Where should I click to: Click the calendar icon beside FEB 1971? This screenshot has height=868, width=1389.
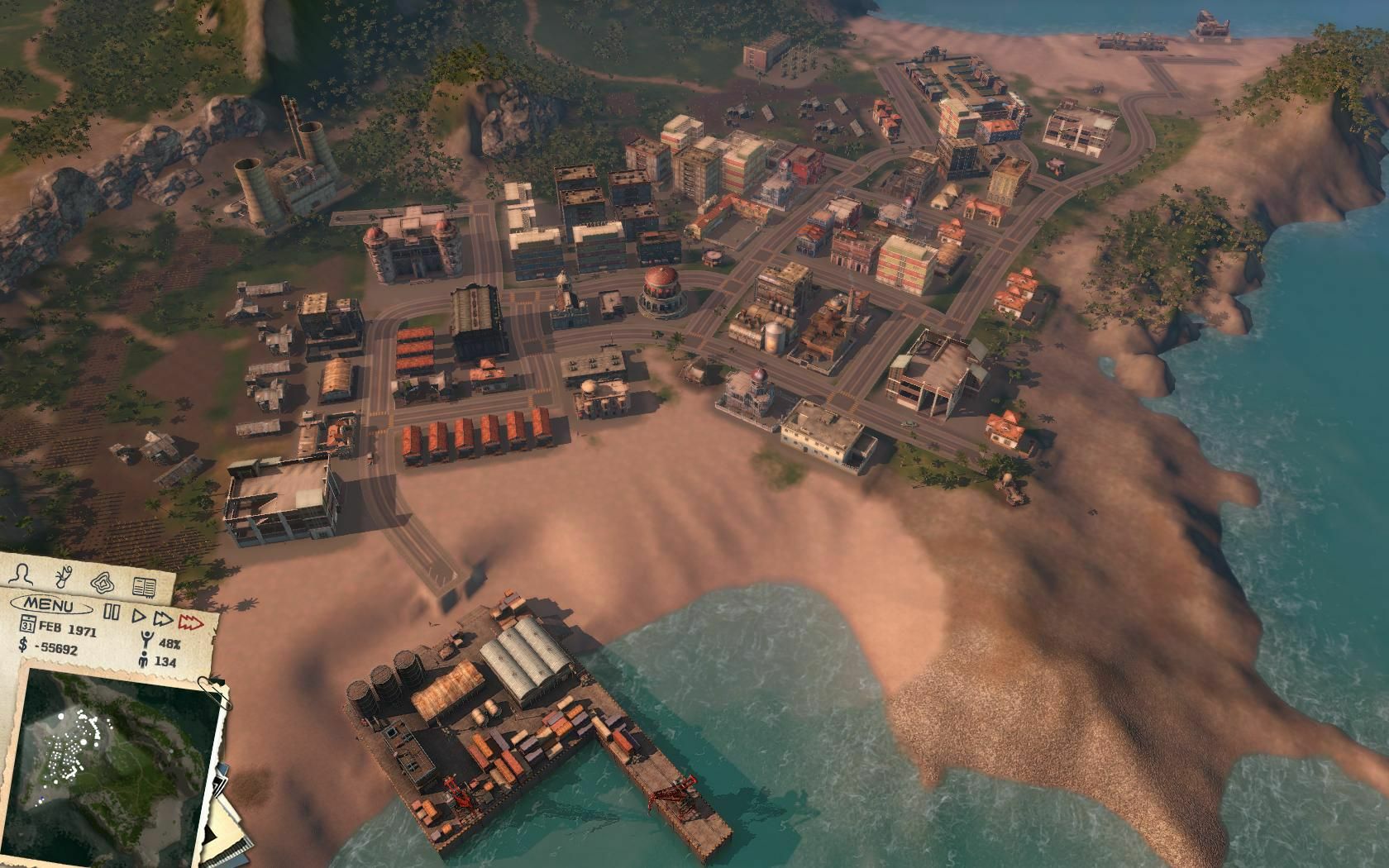[x=29, y=623]
